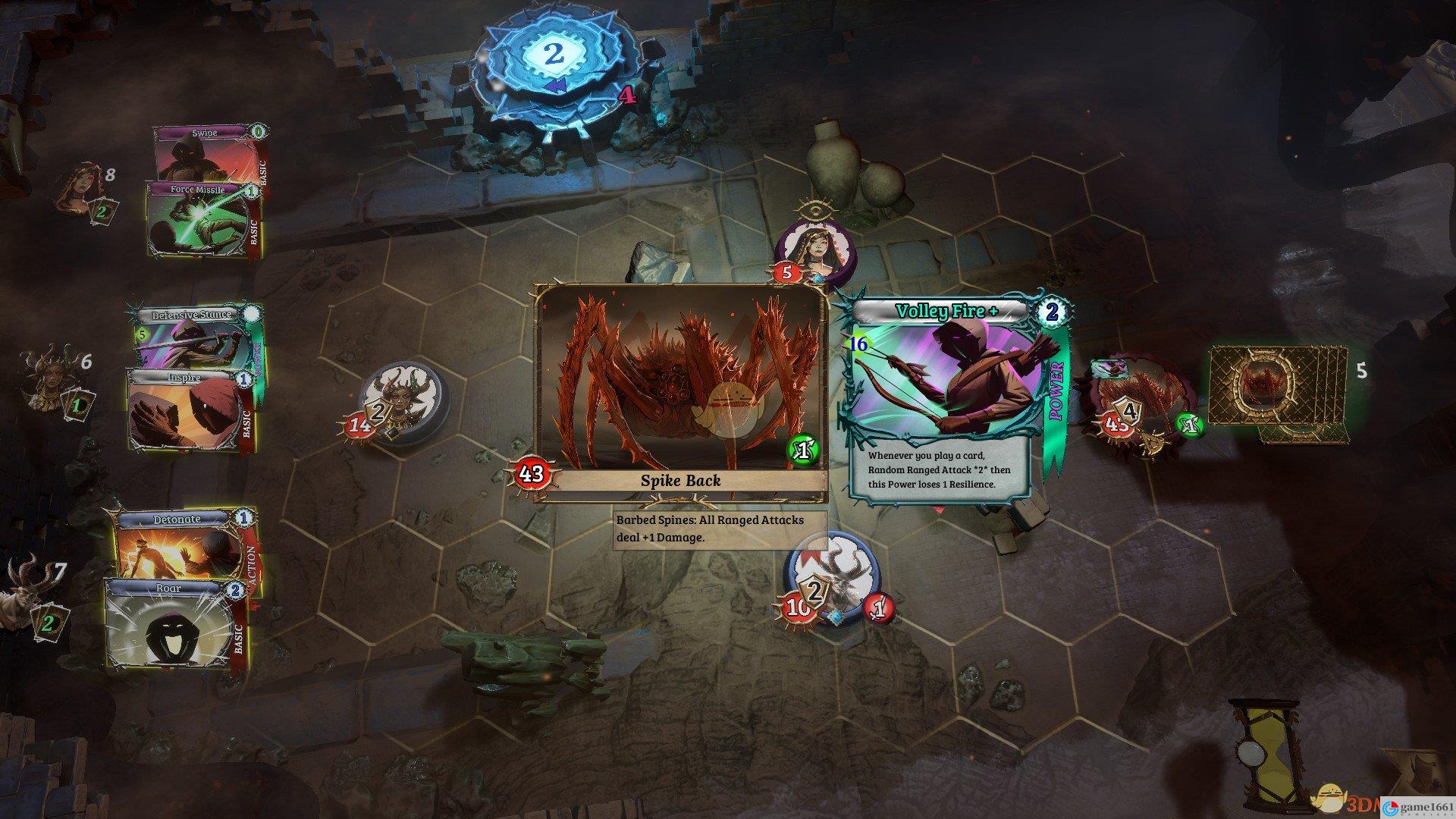Select the antlered hero token on board
1456x819 pixels.
tap(831, 581)
